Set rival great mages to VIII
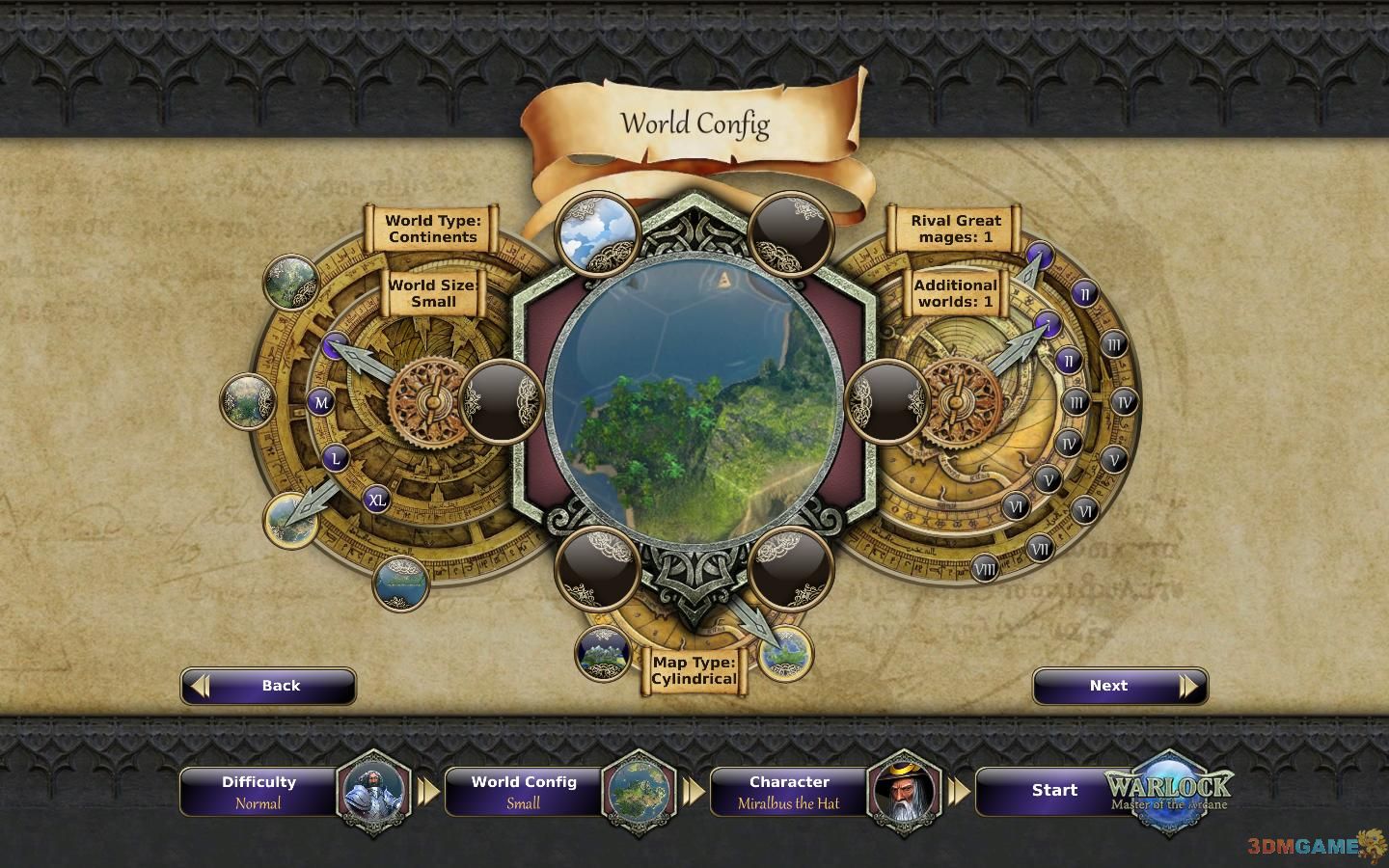 pos(984,567)
